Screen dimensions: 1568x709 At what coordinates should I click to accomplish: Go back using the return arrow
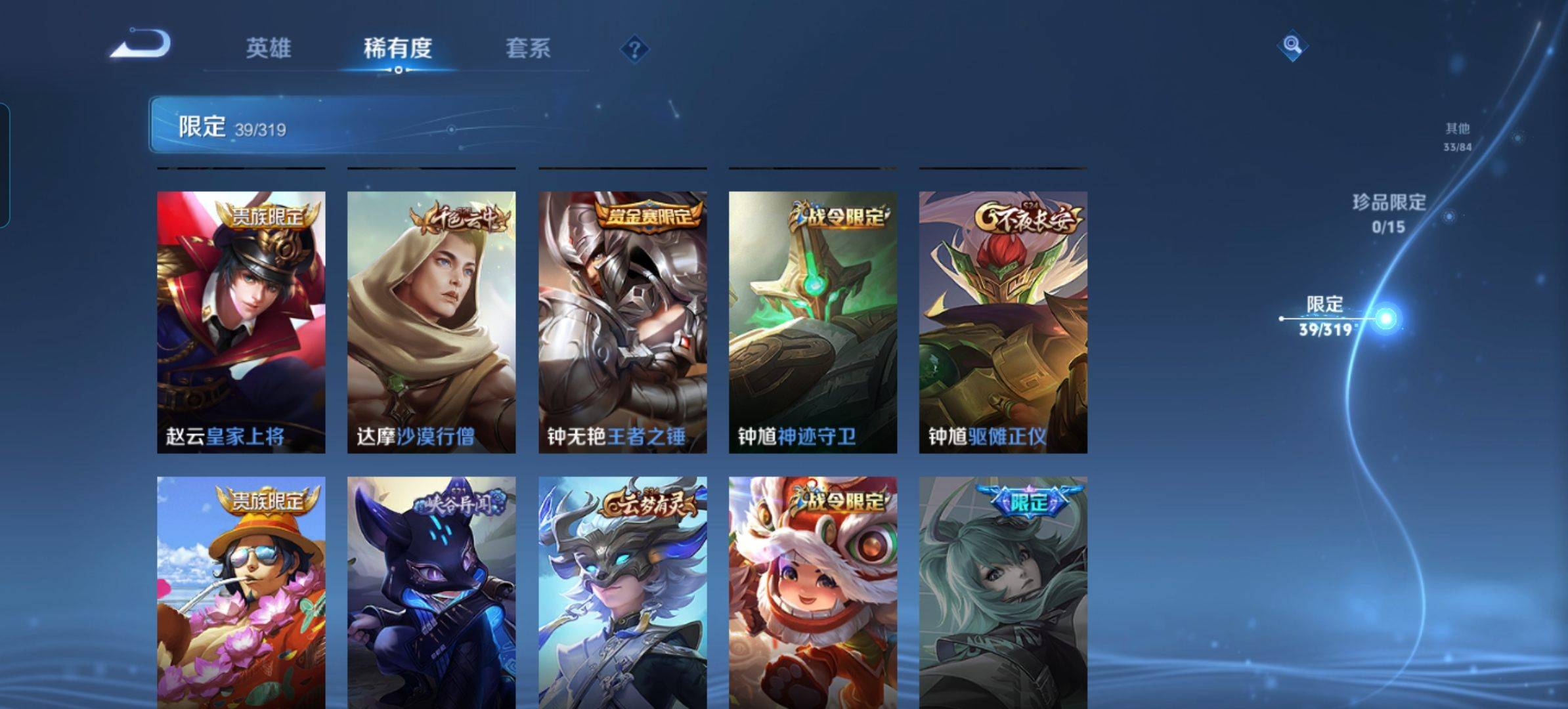141,44
